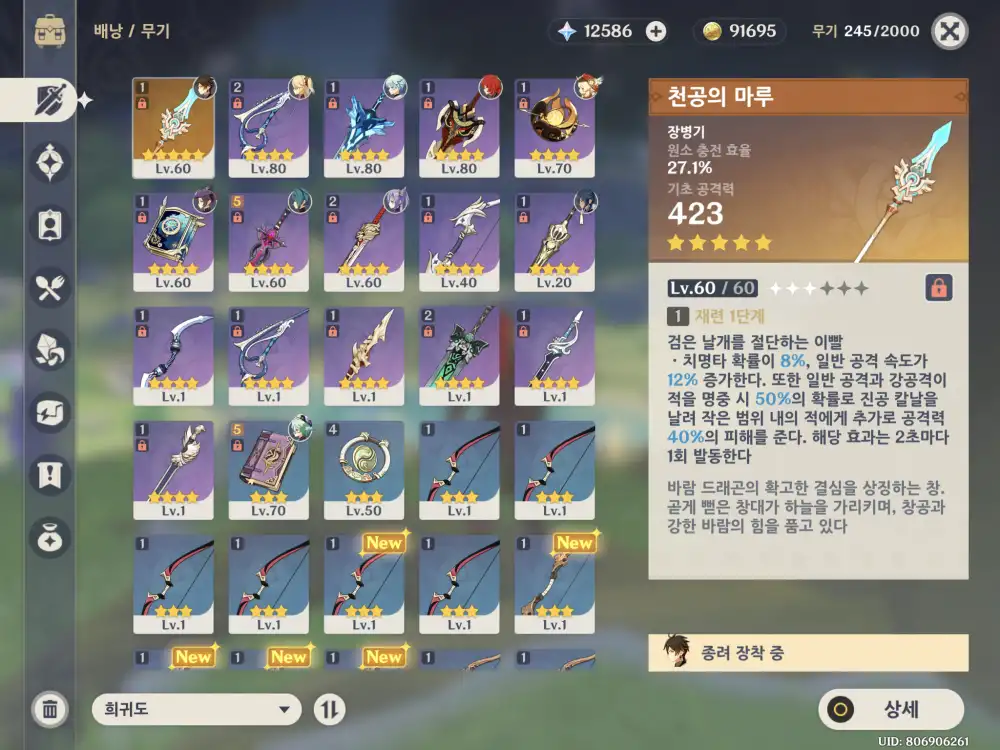Screen dimensions: 1000x750
Task: Select the Lv.60 blue book catalyst
Action: (x=173, y=242)
